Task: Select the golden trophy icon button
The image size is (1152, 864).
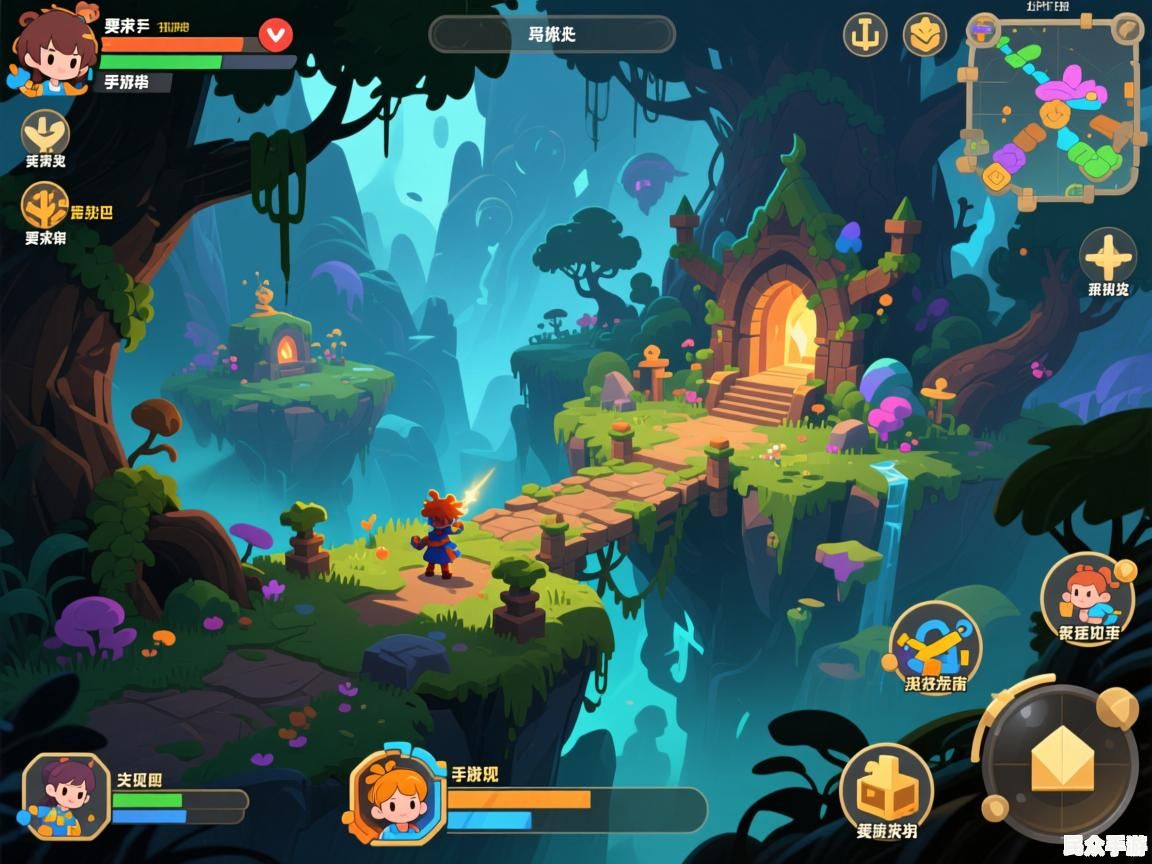Action: coord(45,131)
